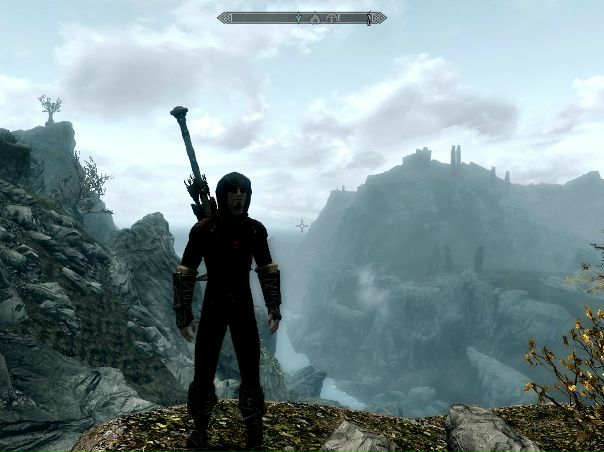The height and width of the screenshot is (452, 604).
Task: Select the dome-shaped location marker on the compass
Action: (330, 18)
